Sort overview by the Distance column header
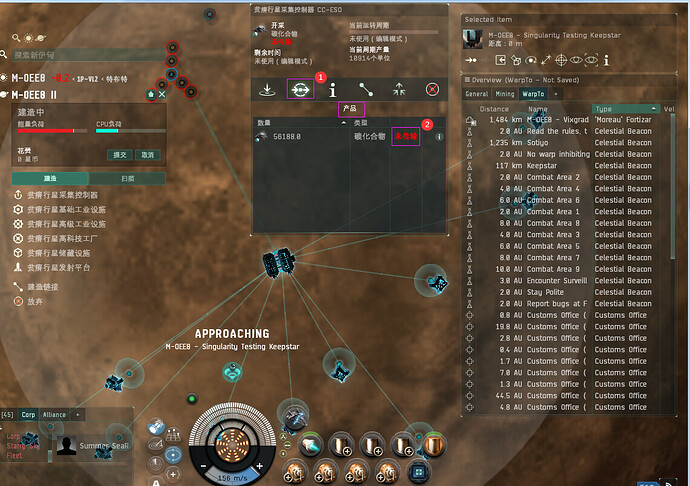The image size is (690, 486). (x=494, y=108)
